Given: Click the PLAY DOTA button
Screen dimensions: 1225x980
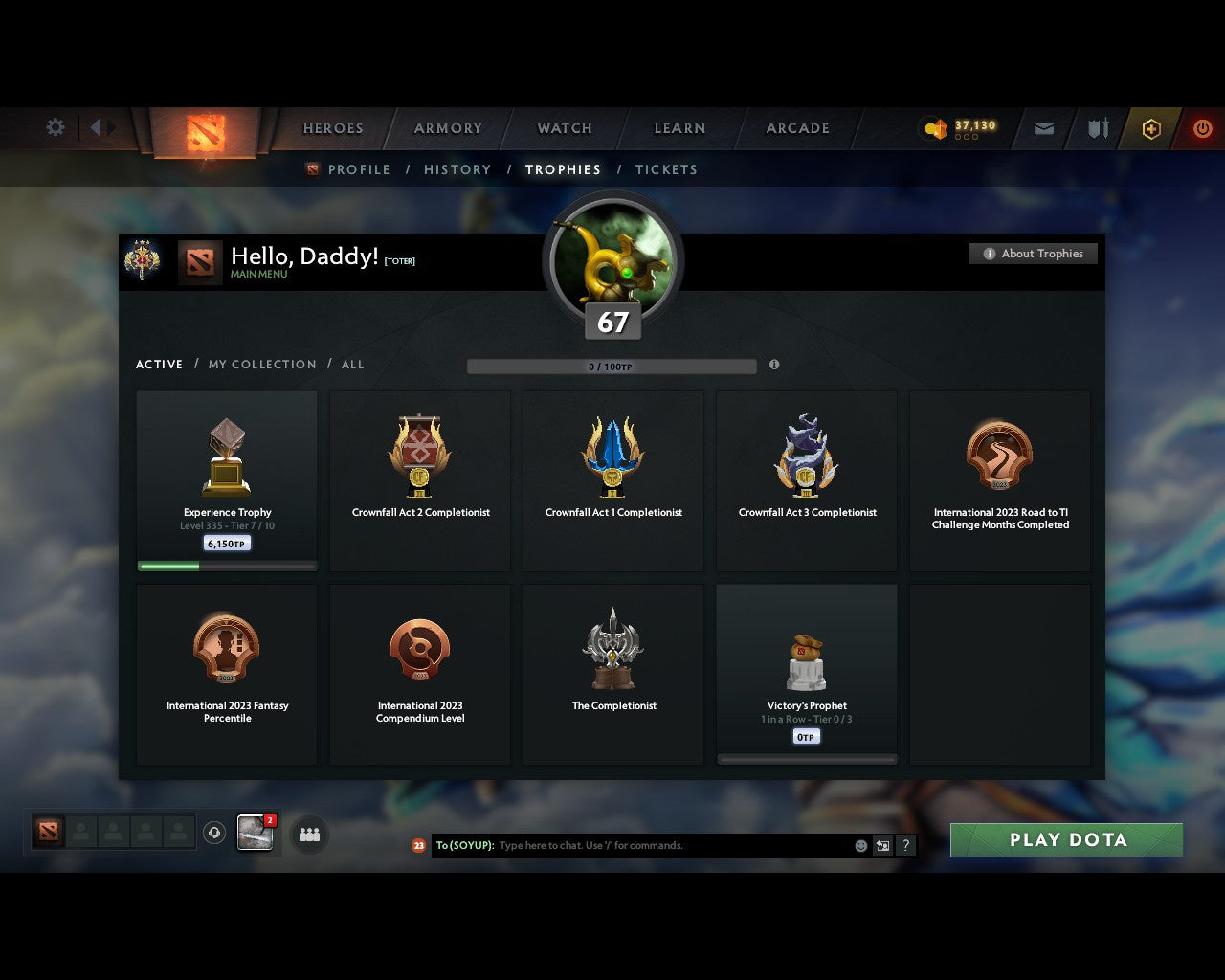Looking at the screenshot, I should click(1065, 839).
